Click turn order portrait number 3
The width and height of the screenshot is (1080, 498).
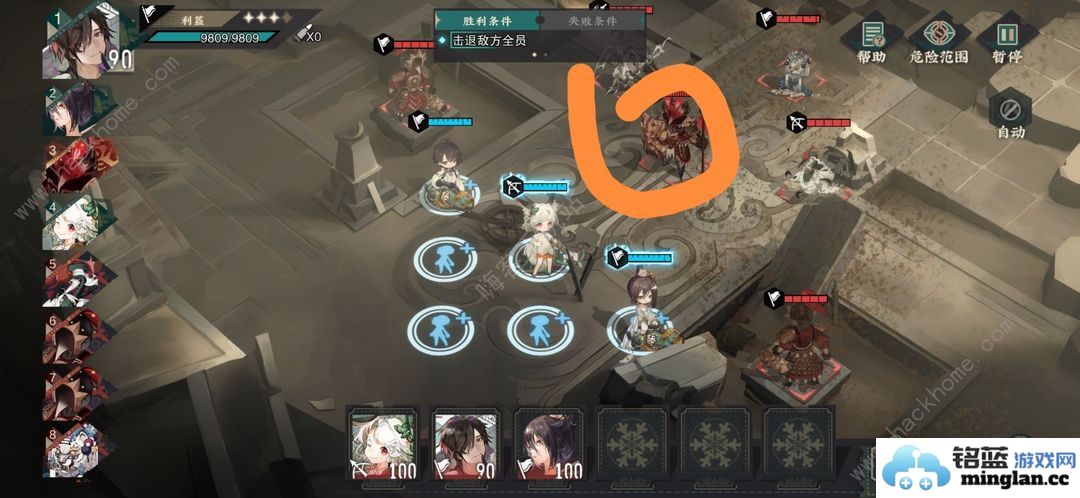(77, 167)
